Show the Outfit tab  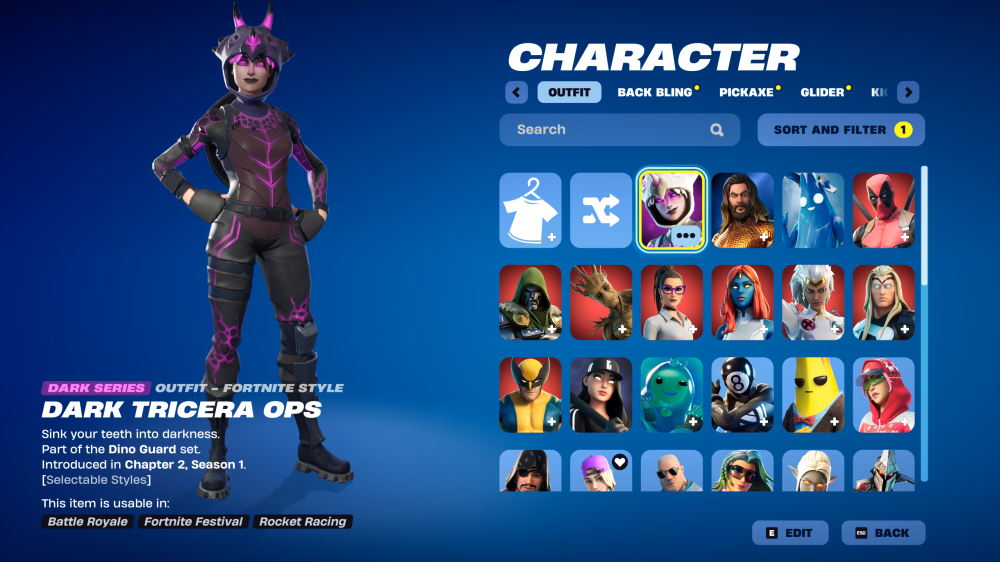(x=569, y=93)
